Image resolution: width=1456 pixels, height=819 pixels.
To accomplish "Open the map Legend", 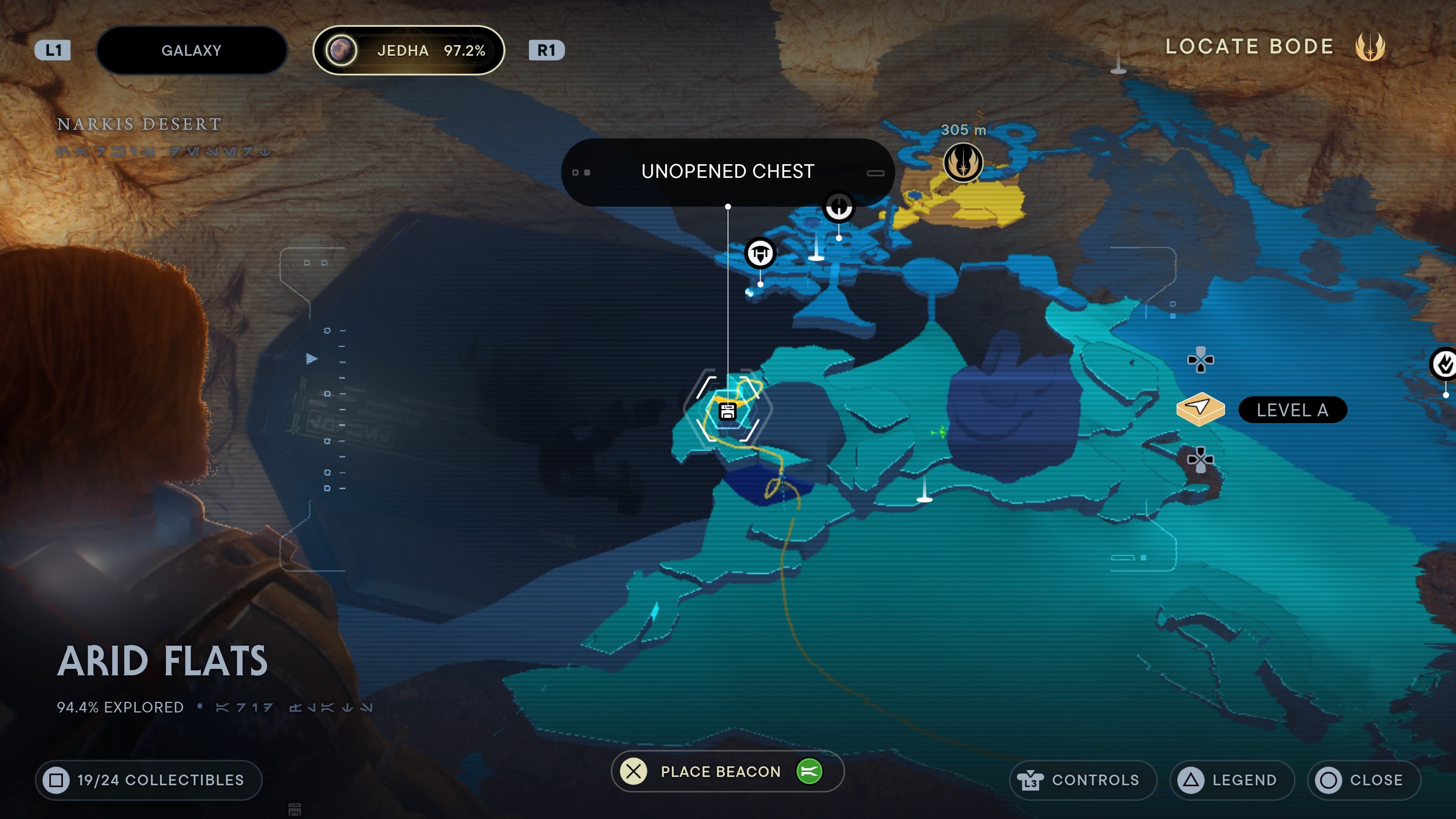I will point(1232,780).
